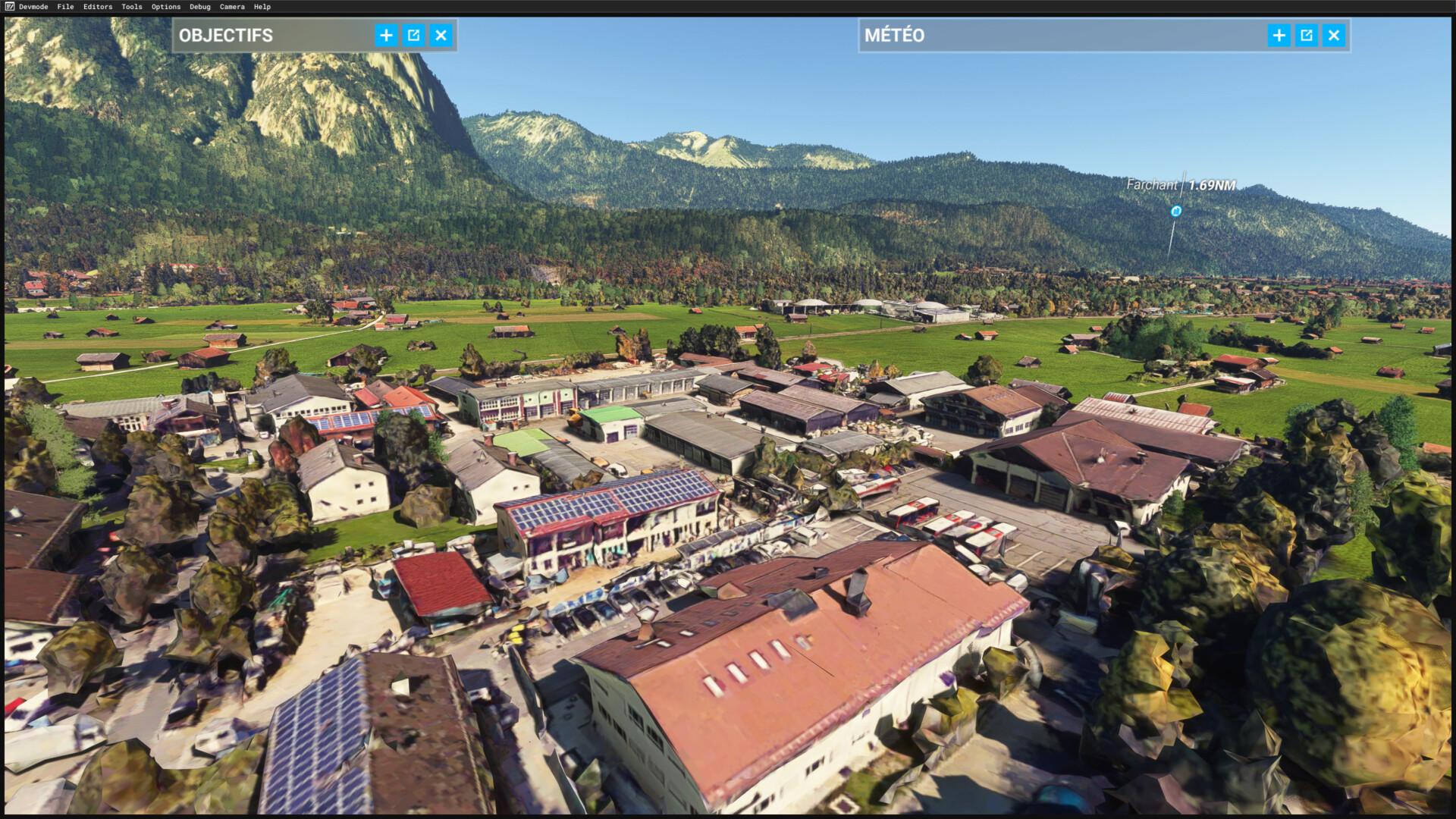The image size is (1456, 819).
Task: Close the Météo panel
Action: 1333,36
